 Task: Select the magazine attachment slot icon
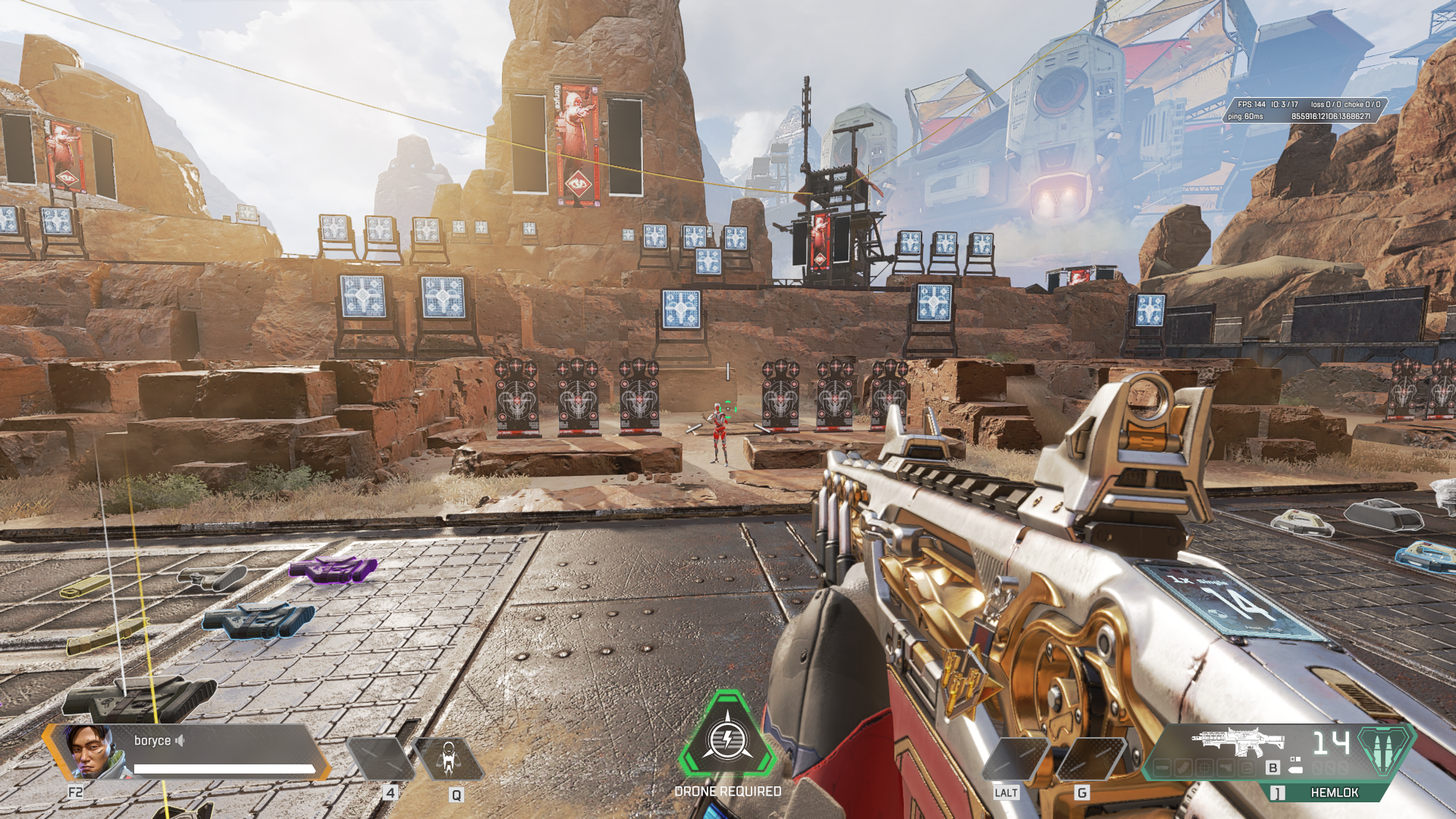1183,768
